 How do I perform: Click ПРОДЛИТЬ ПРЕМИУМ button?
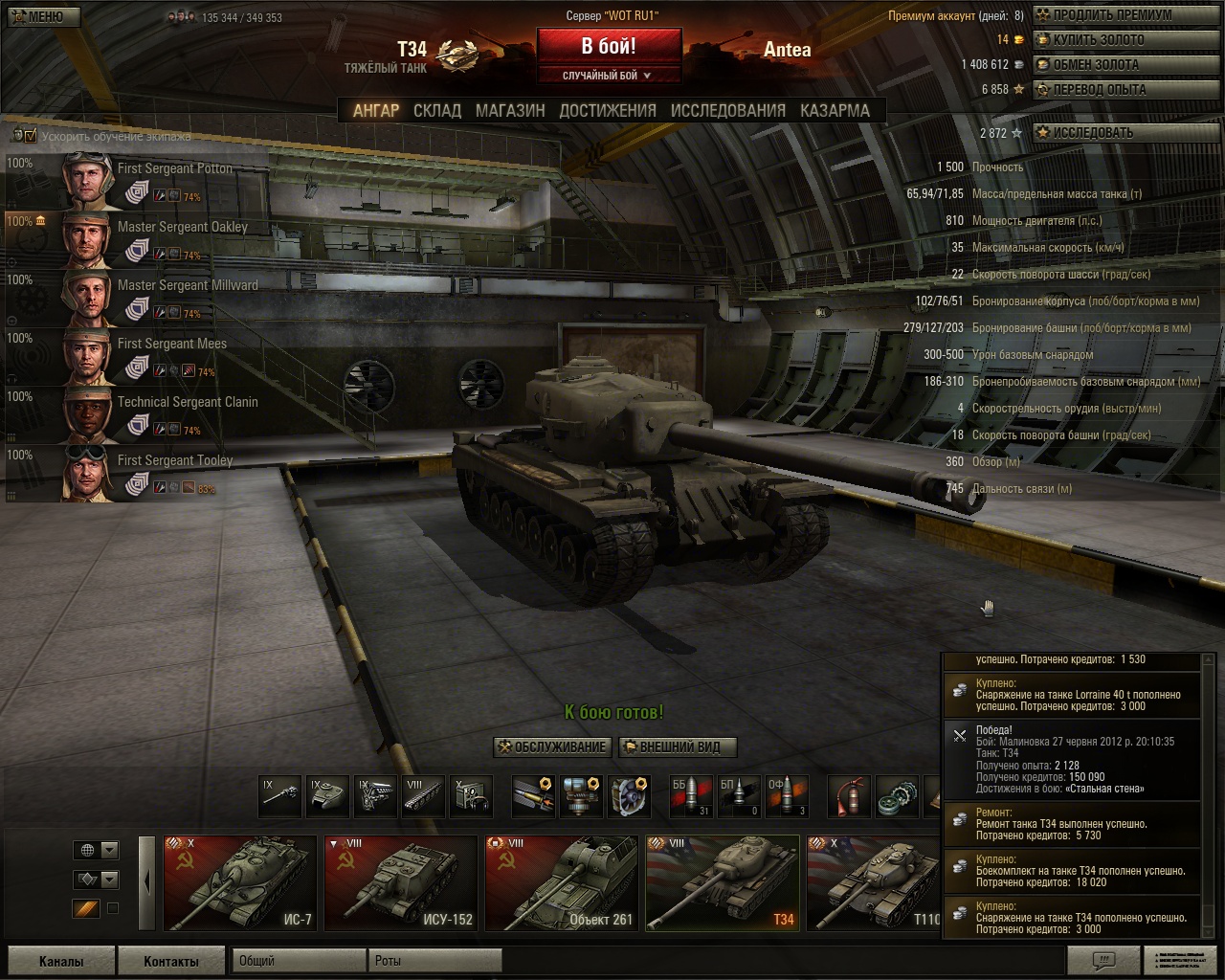[x=1110, y=15]
